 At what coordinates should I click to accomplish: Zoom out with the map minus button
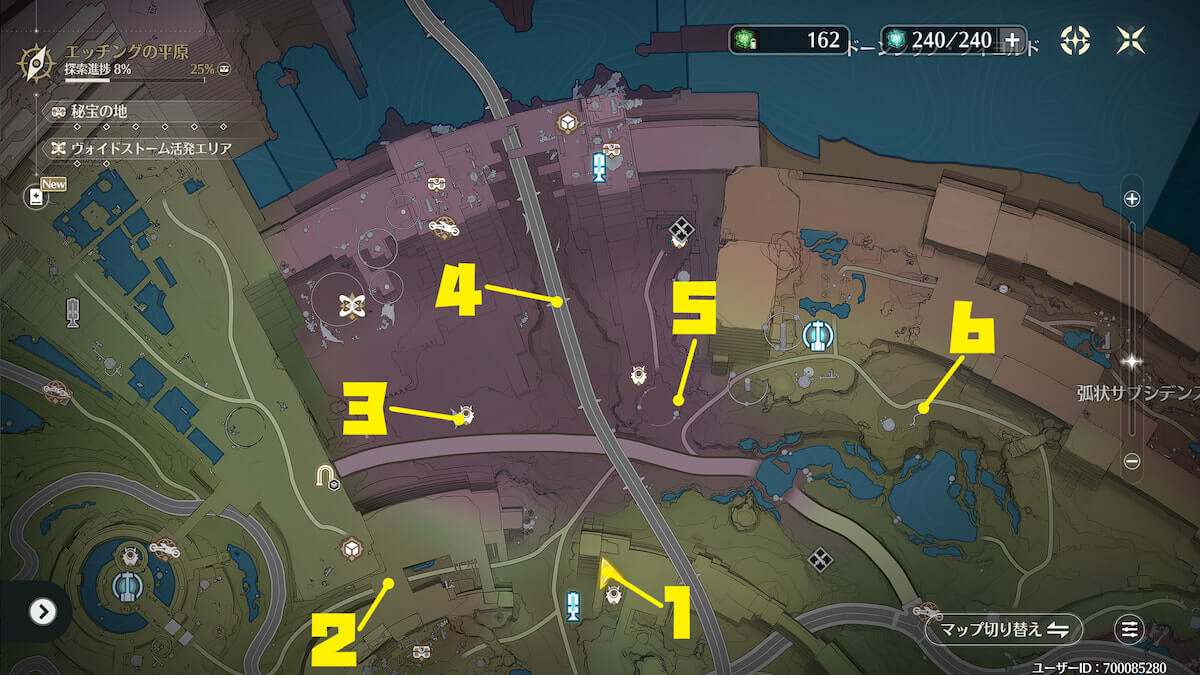[1132, 462]
